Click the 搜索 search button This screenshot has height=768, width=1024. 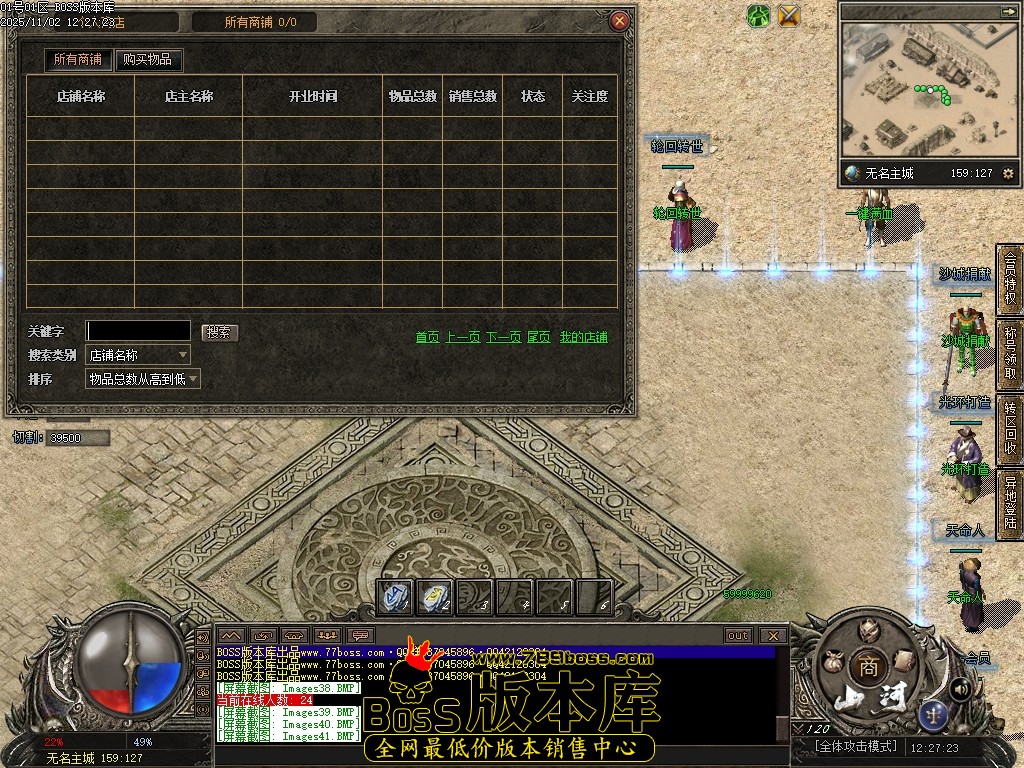click(220, 332)
